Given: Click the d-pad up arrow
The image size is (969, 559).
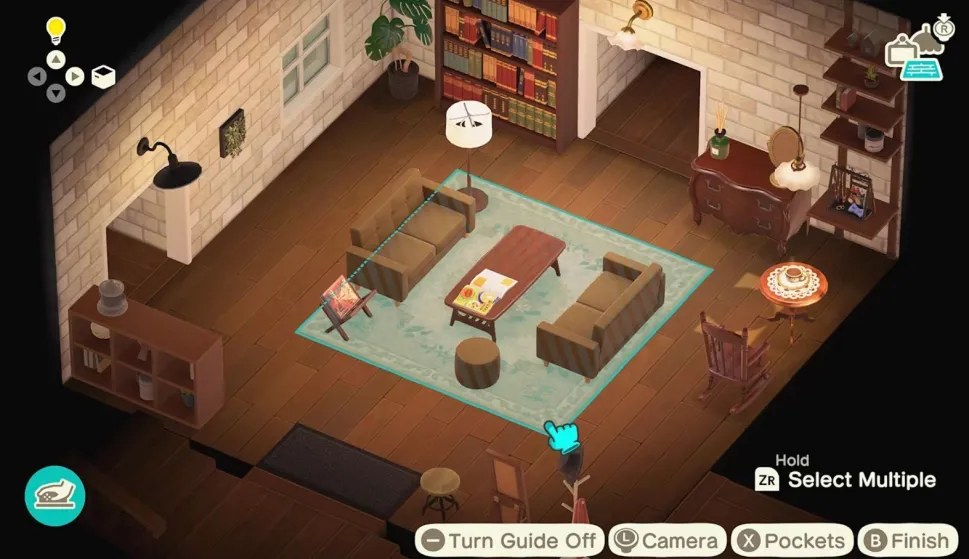Looking at the screenshot, I should tap(56, 58).
